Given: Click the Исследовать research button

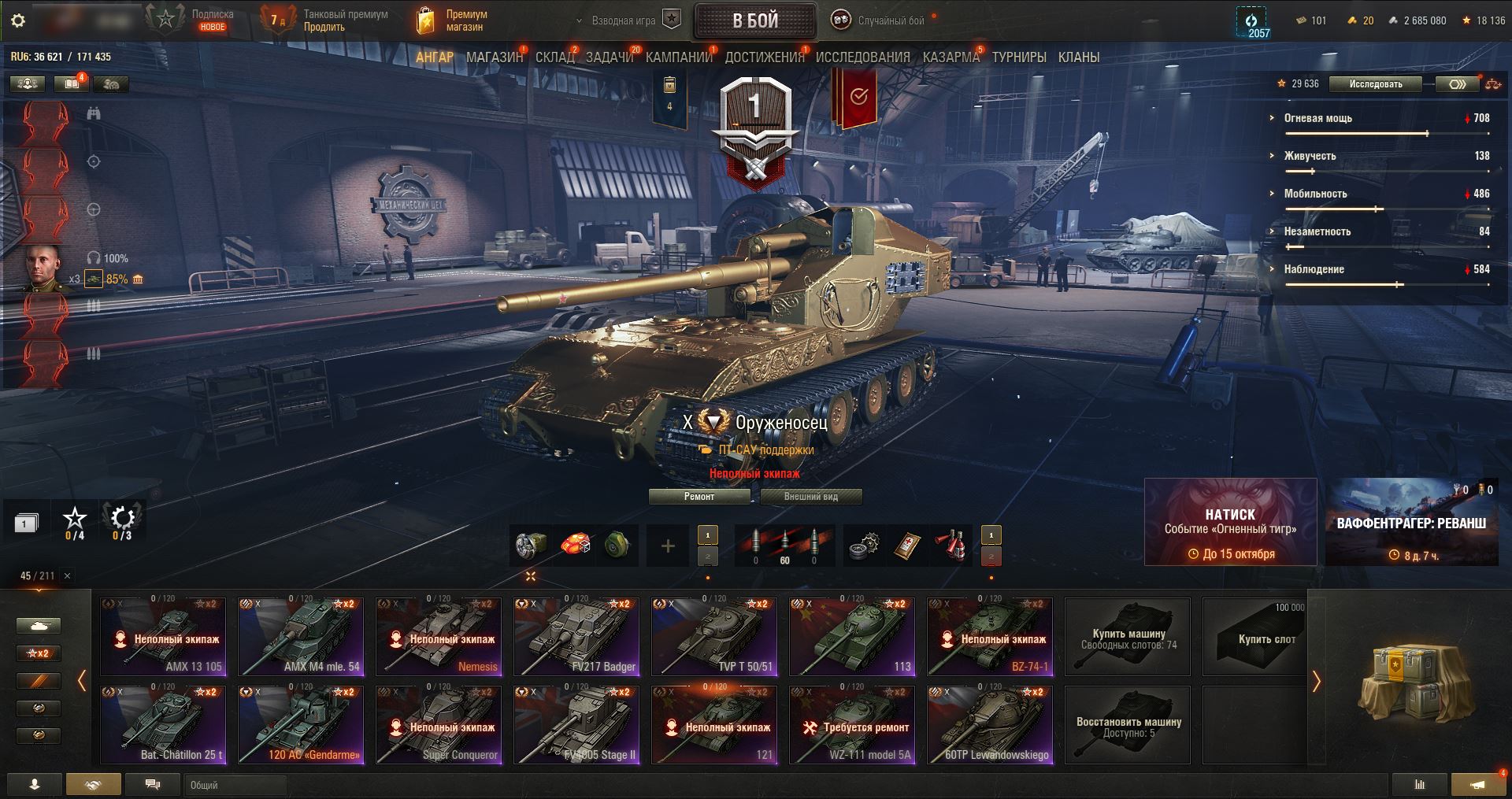Looking at the screenshot, I should (x=1375, y=84).
